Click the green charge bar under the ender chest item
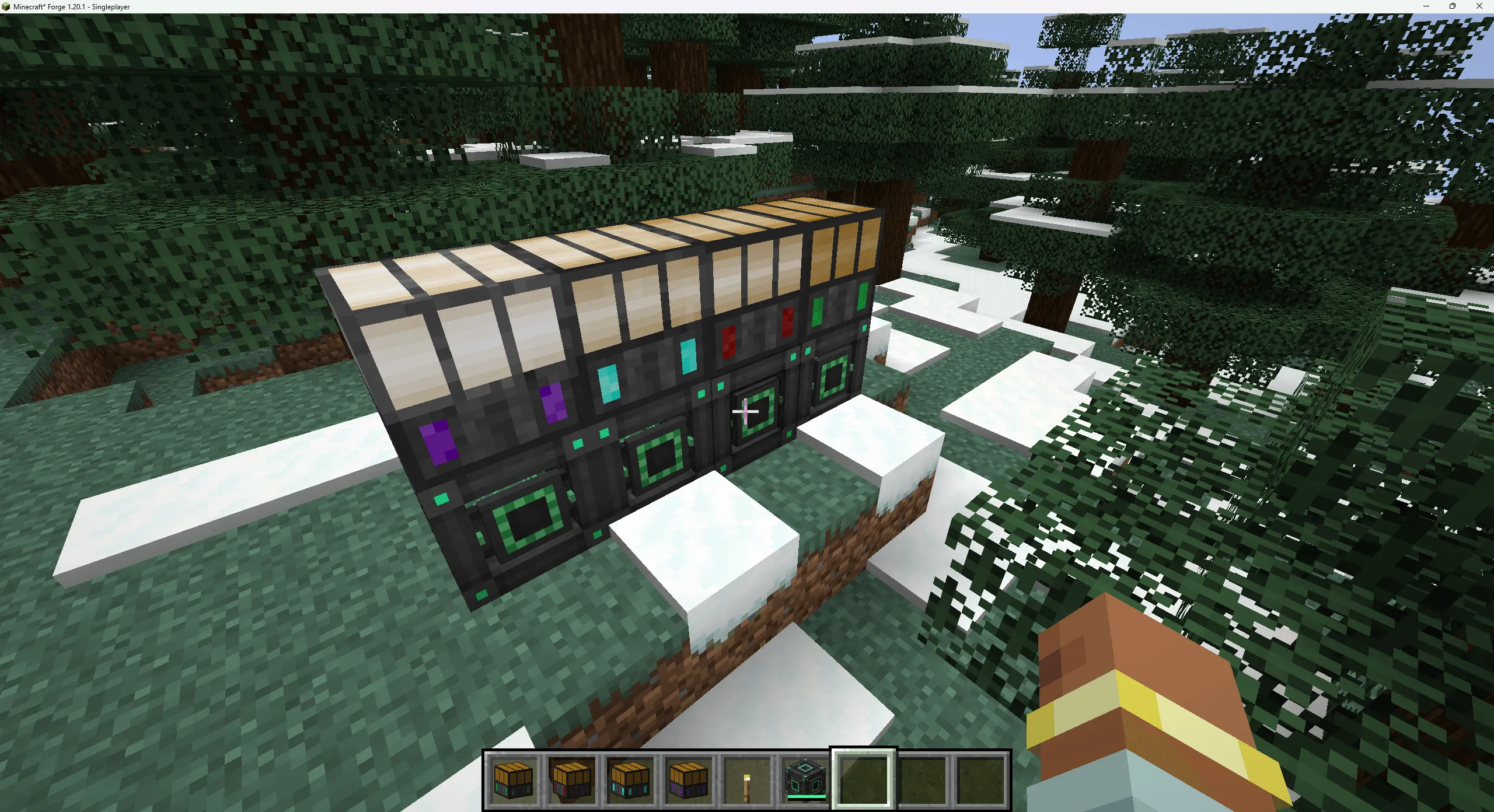This screenshot has width=1494, height=812. click(807, 796)
